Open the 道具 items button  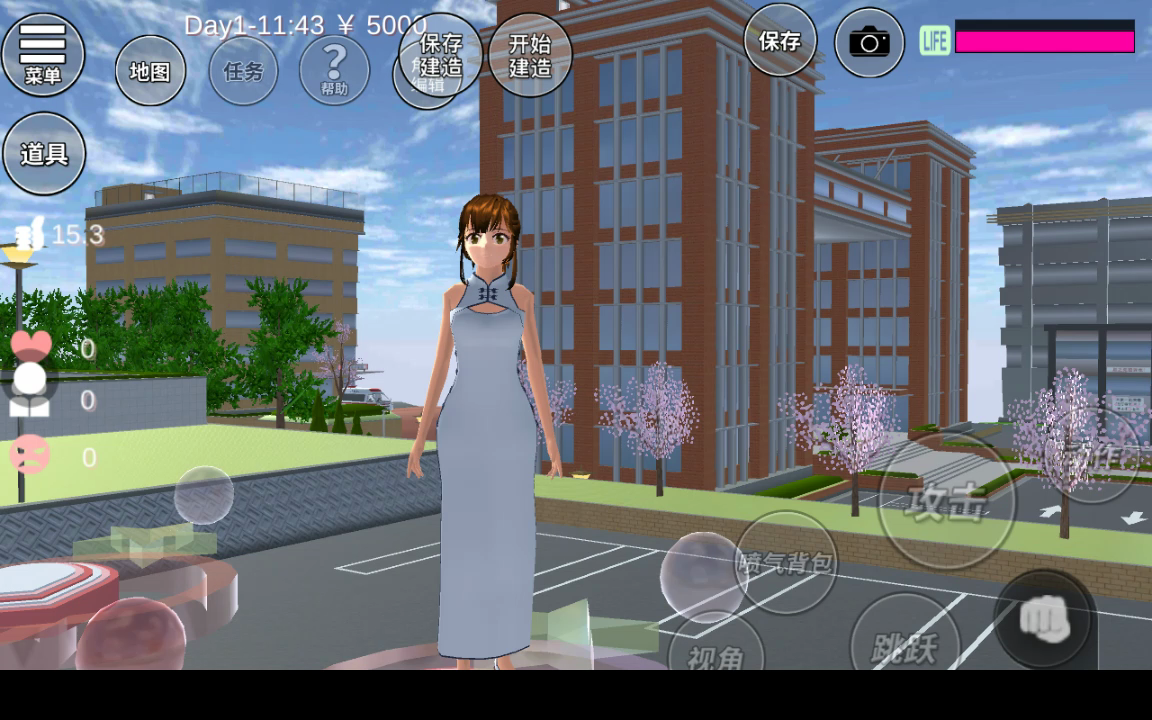click(x=44, y=154)
